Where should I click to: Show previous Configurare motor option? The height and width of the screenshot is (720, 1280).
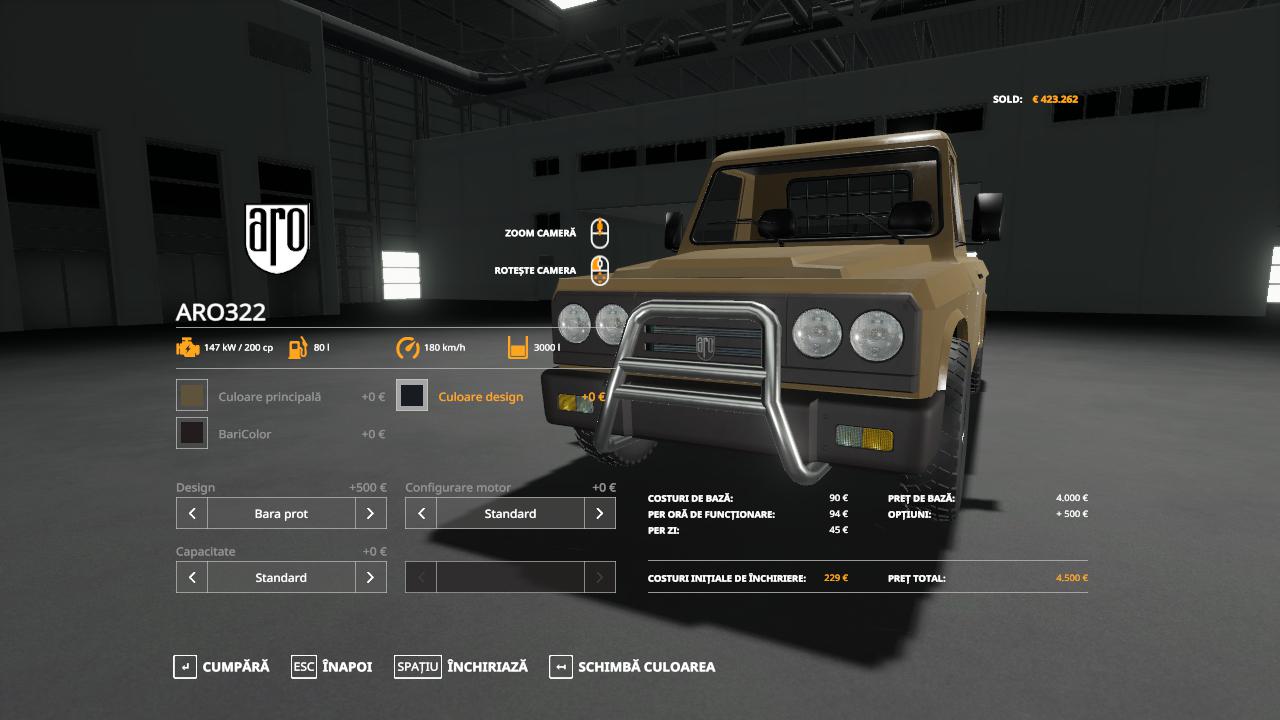pyautogui.click(x=421, y=514)
